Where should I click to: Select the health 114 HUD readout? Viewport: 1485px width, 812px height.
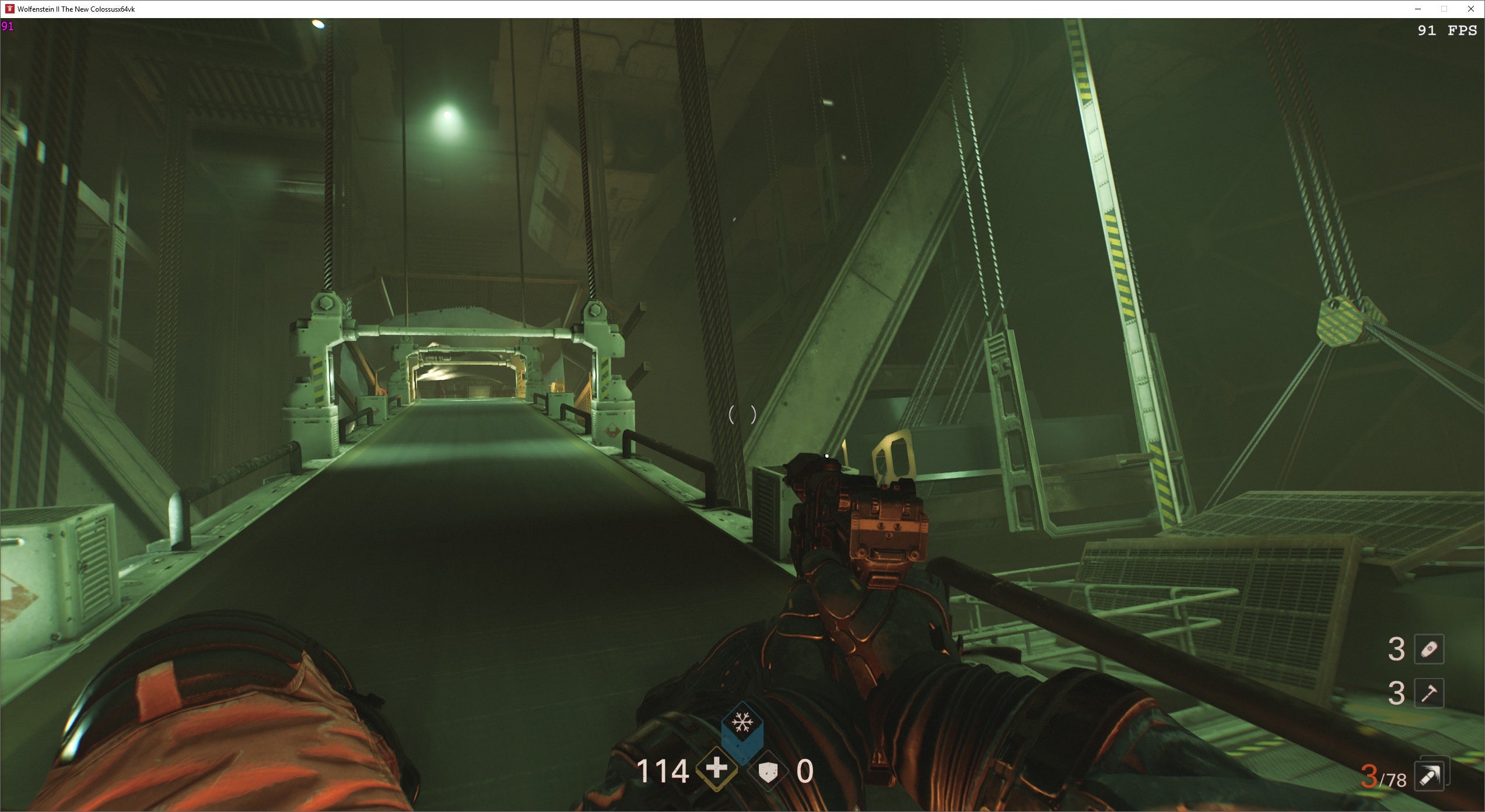pyautogui.click(x=665, y=771)
